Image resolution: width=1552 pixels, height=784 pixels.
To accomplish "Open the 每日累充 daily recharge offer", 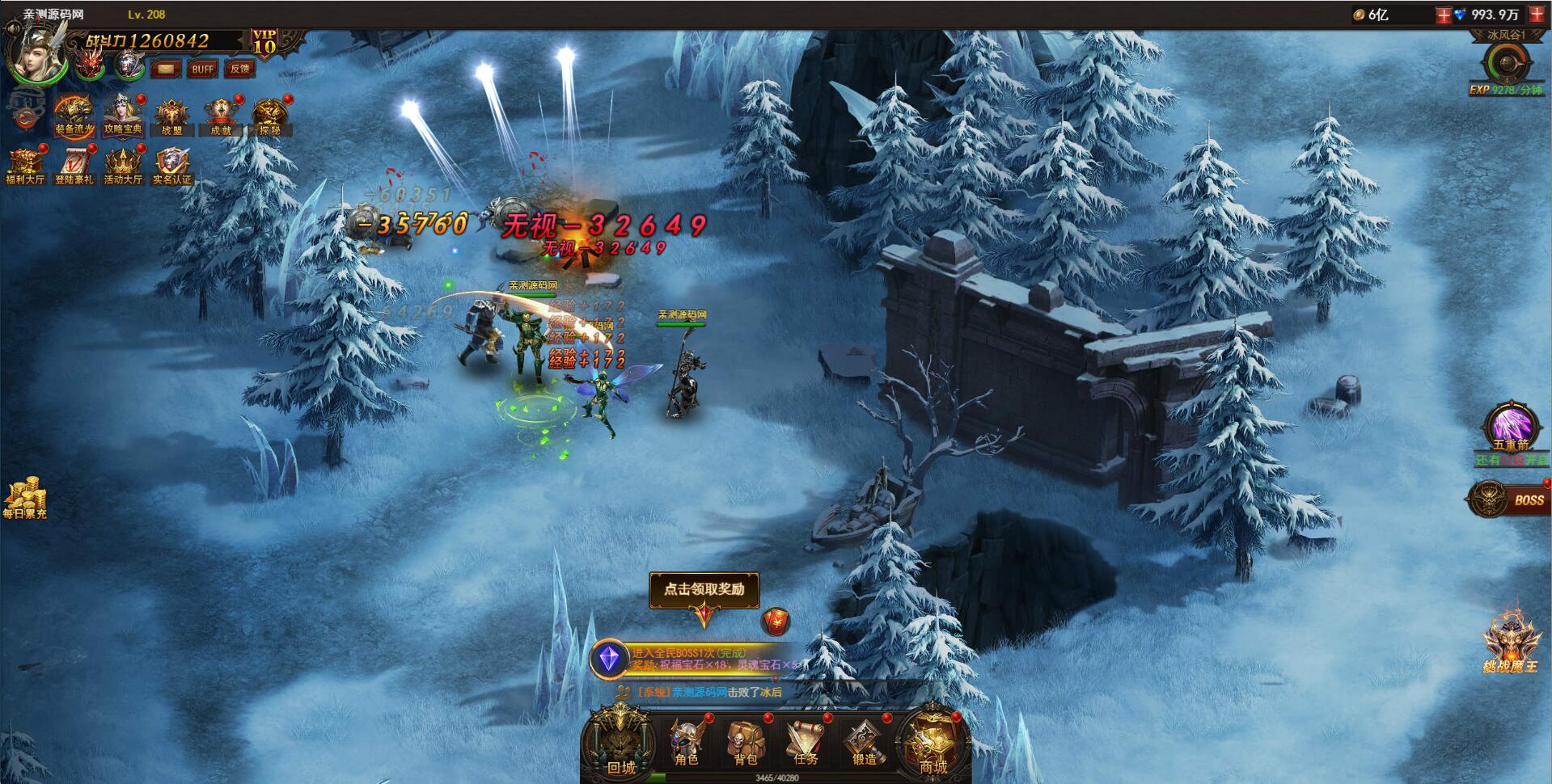I will point(24,498).
